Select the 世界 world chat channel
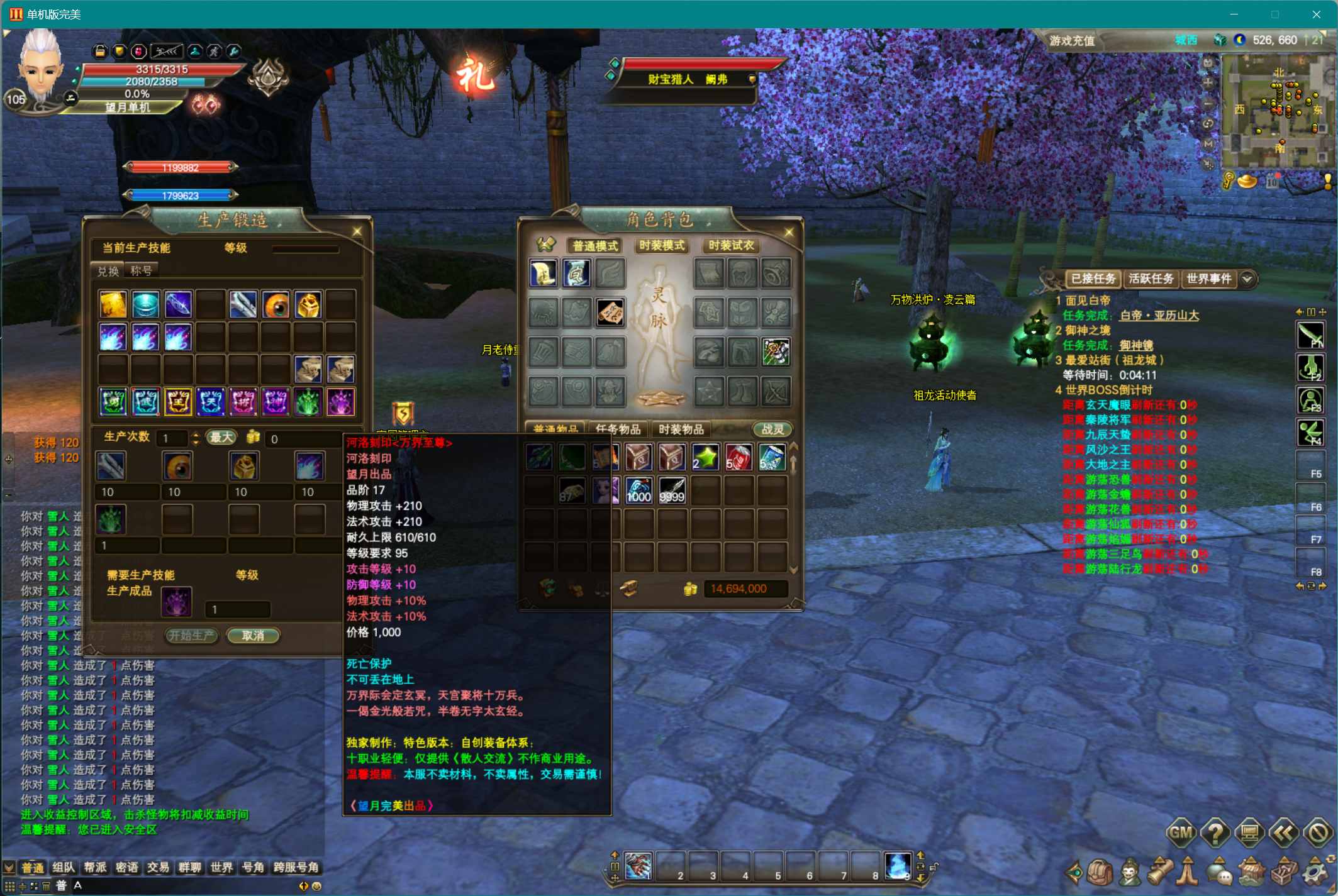This screenshot has width=1338, height=896. point(221,867)
